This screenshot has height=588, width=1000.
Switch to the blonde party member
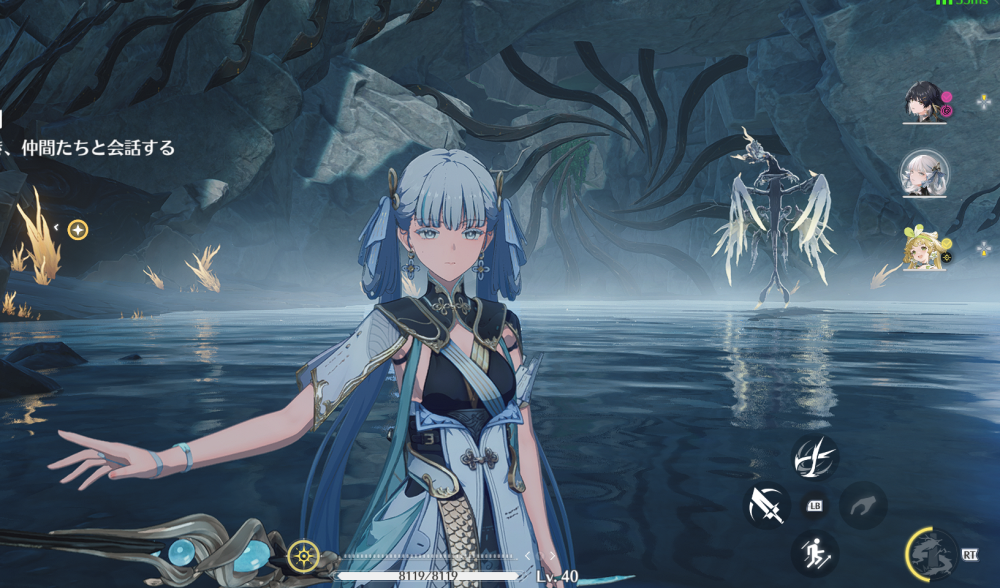(923, 249)
